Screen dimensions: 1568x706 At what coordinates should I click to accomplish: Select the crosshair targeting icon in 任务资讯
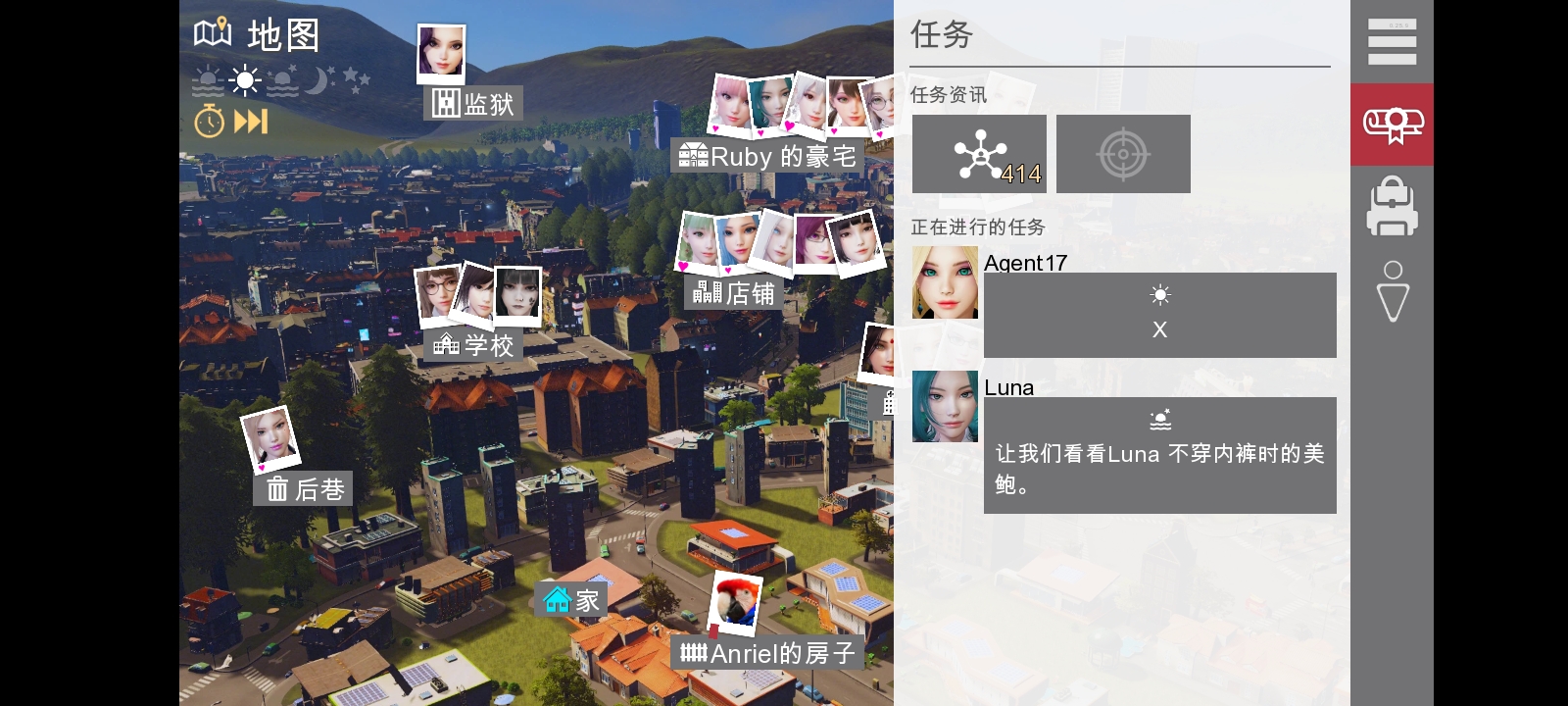tap(1123, 153)
